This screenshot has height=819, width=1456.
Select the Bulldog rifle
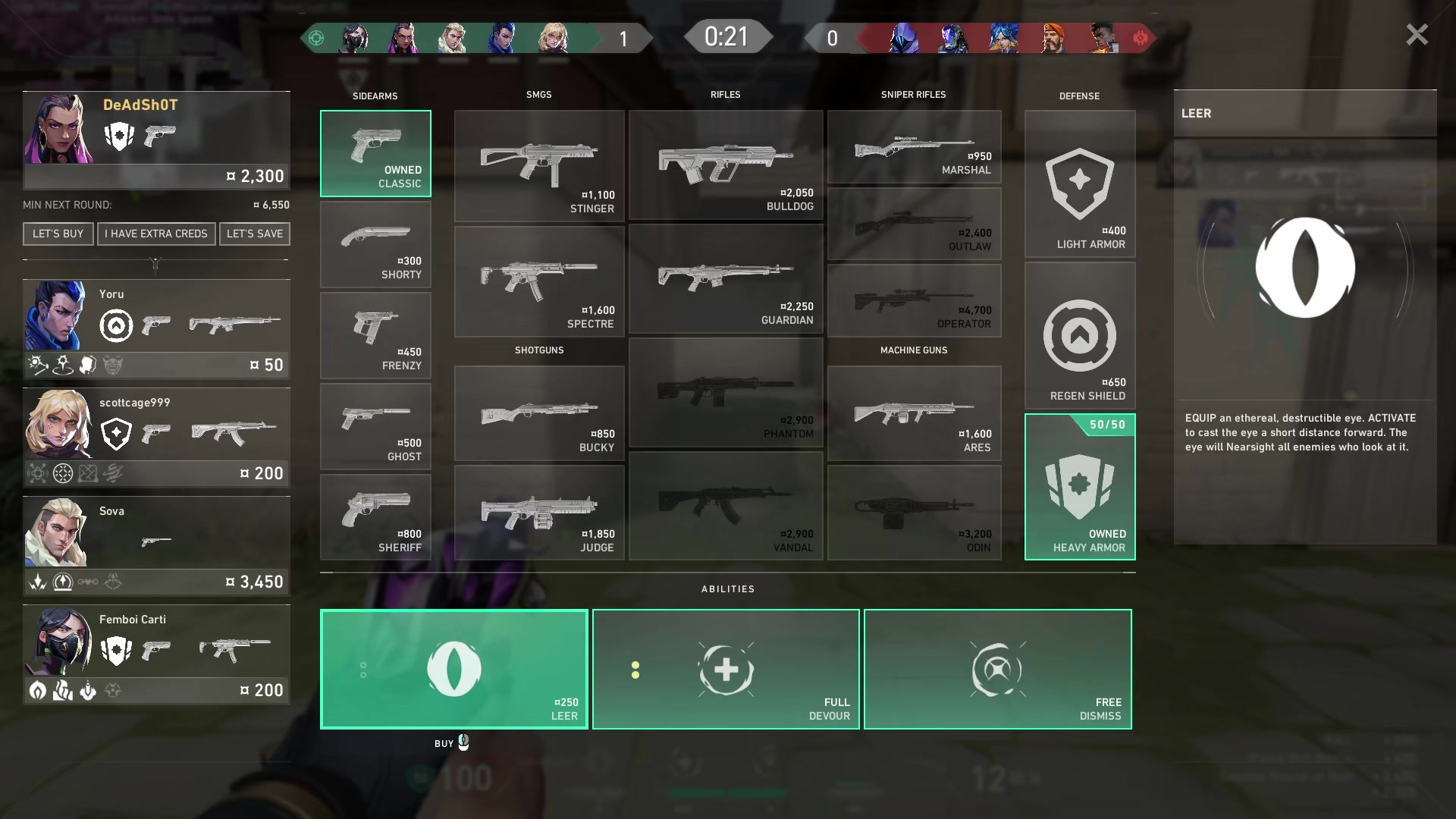(x=726, y=165)
